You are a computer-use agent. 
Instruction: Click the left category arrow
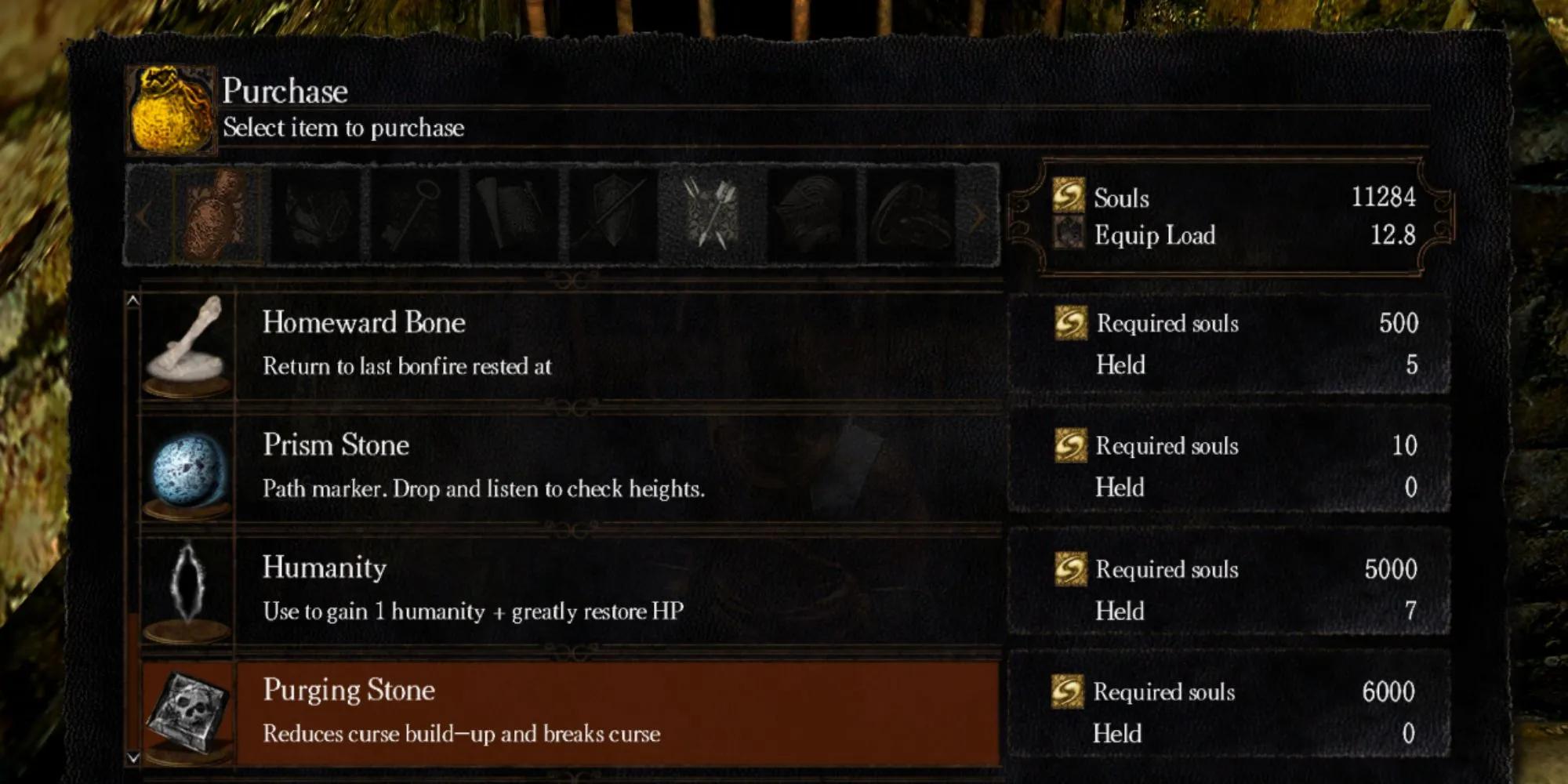pyautogui.click(x=143, y=216)
